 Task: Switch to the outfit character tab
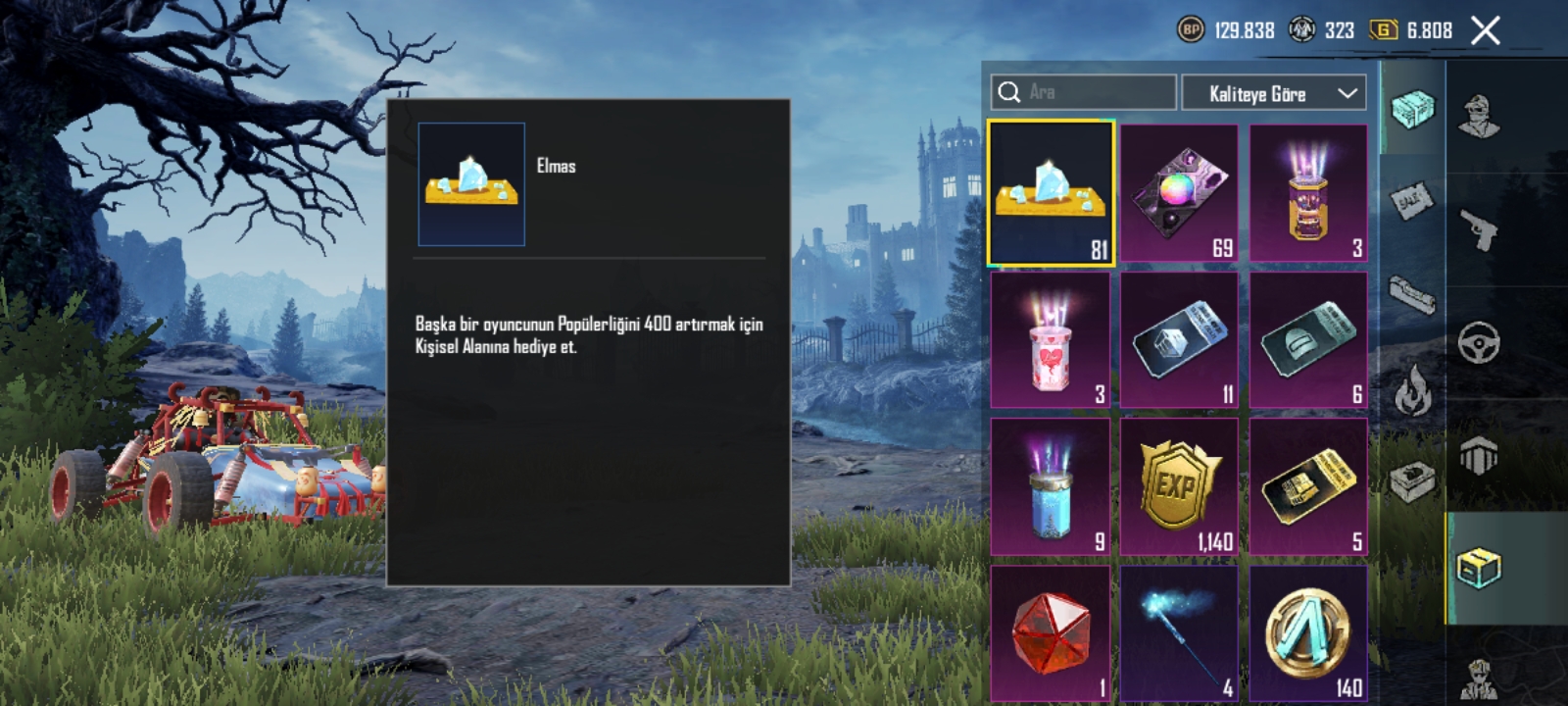pos(1478,118)
